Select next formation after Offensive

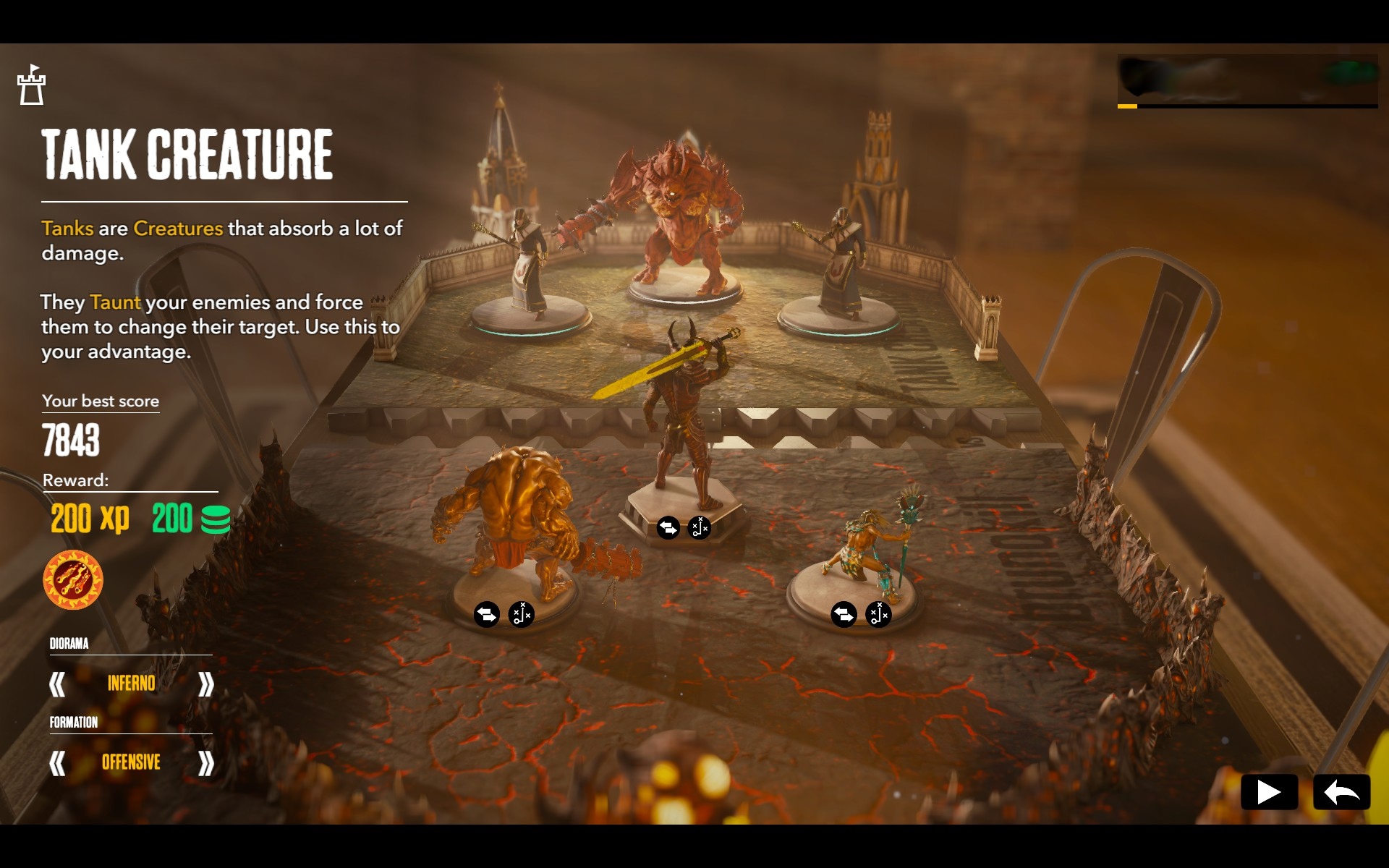click(206, 762)
